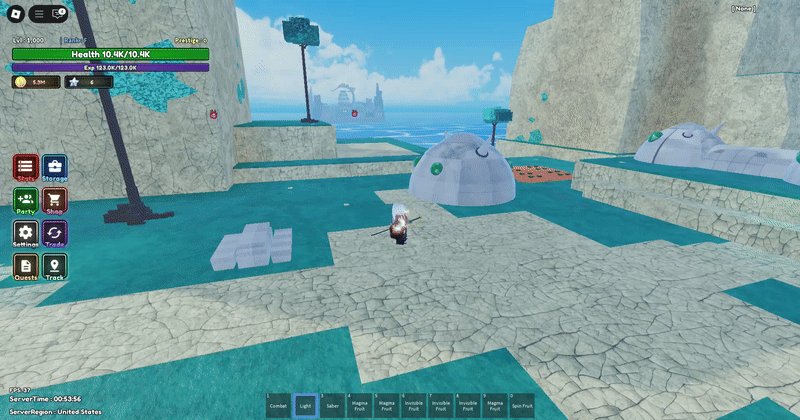Select the Magma Fruit in slot 4

click(x=359, y=405)
